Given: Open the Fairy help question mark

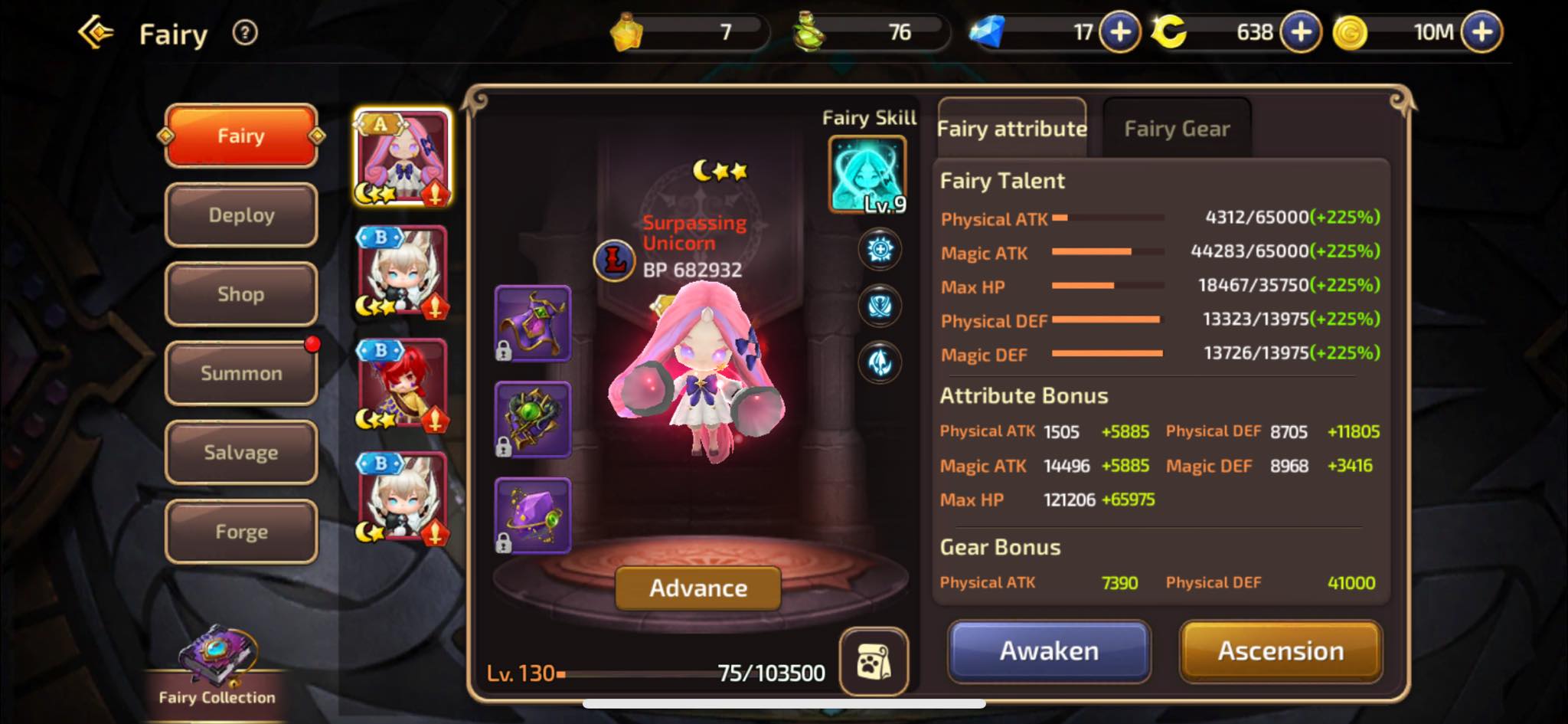Looking at the screenshot, I should [245, 33].
